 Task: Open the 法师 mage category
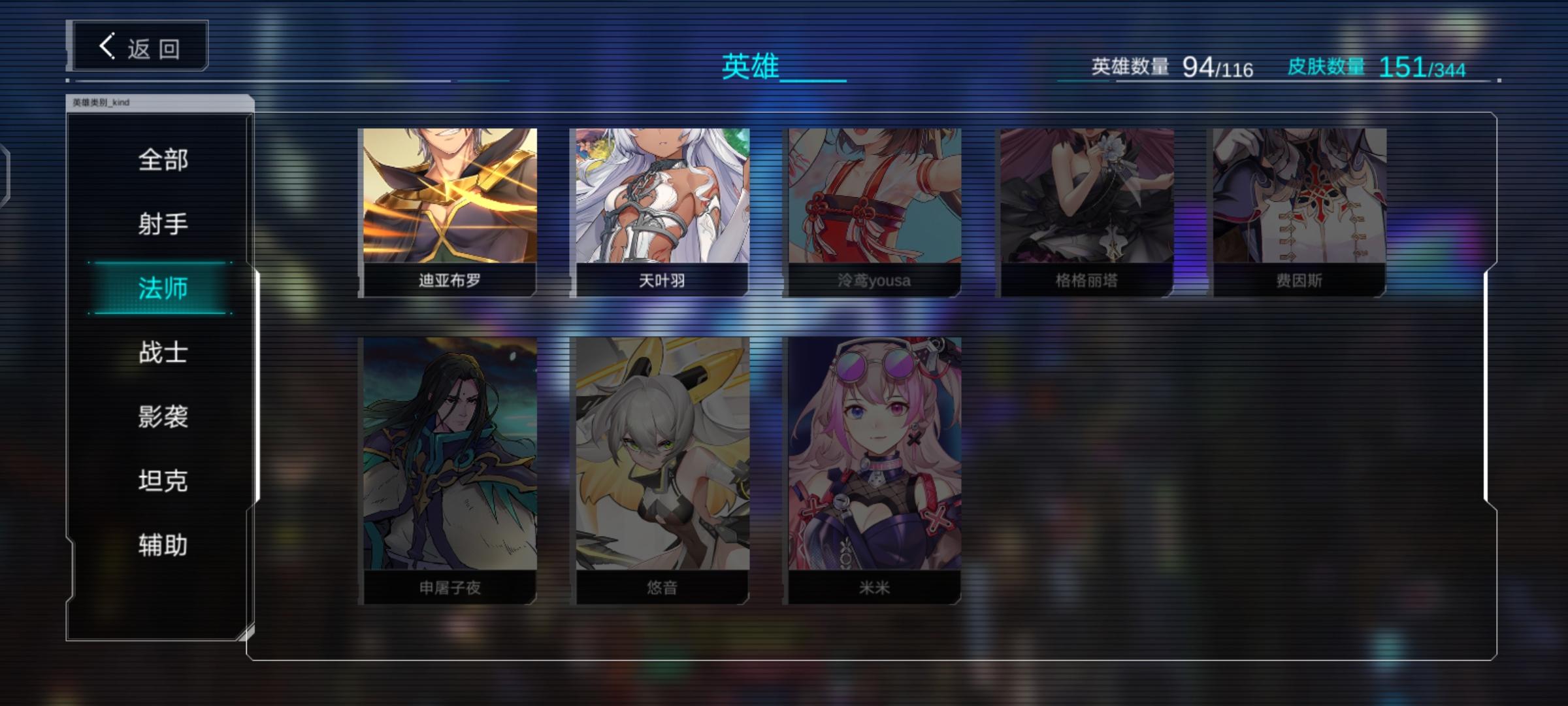pos(162,288)
